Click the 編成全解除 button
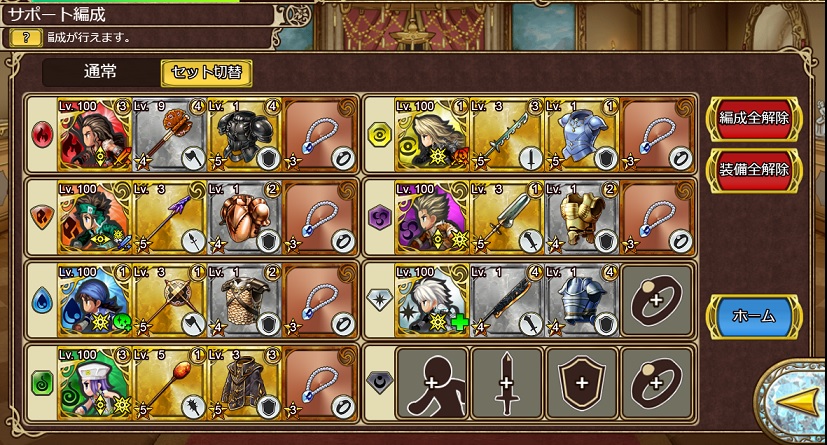Screen dimensions: 827x445 tap(754, 118)
